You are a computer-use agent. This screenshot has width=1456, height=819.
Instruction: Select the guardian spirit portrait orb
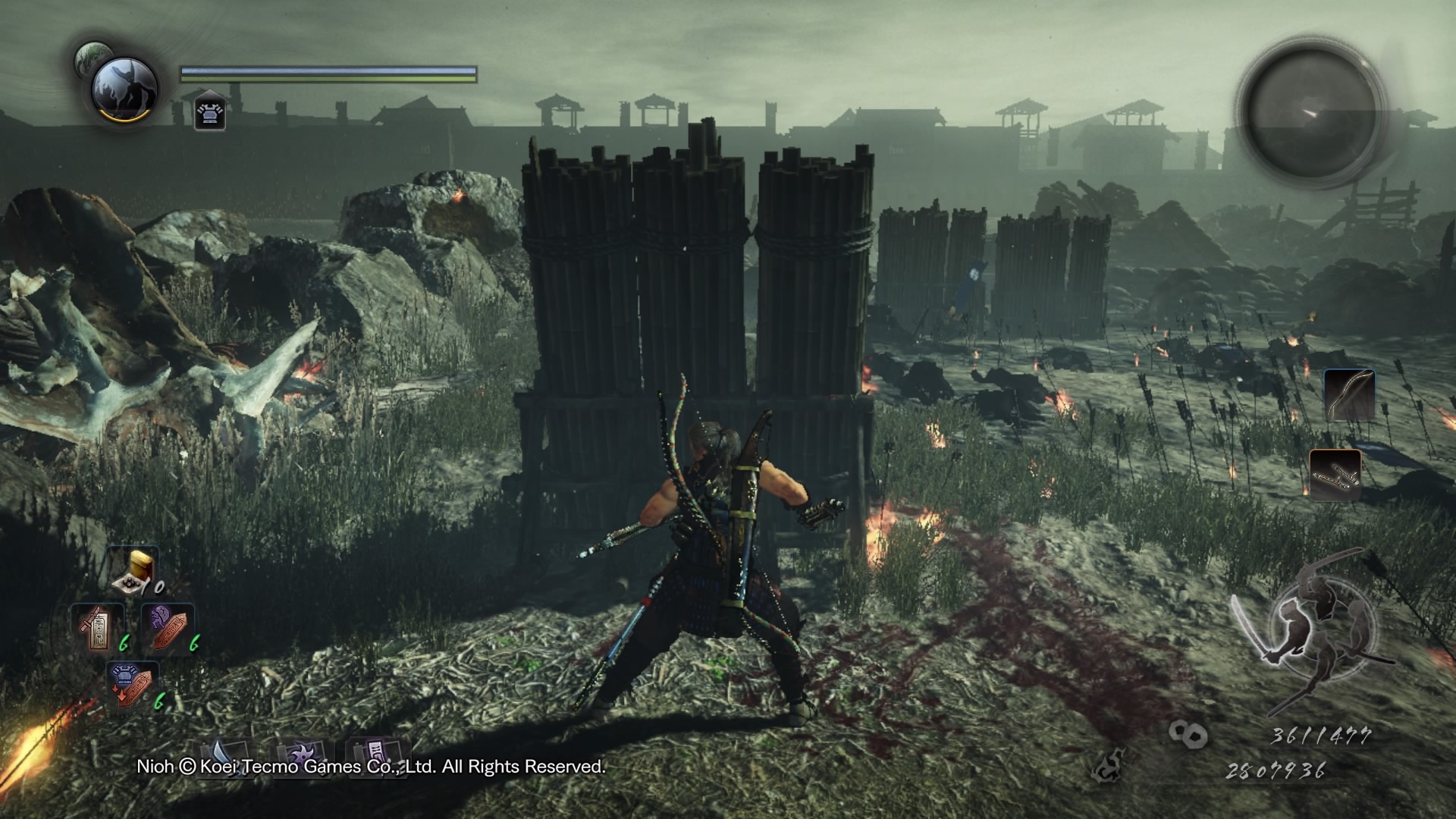point(124,89)
